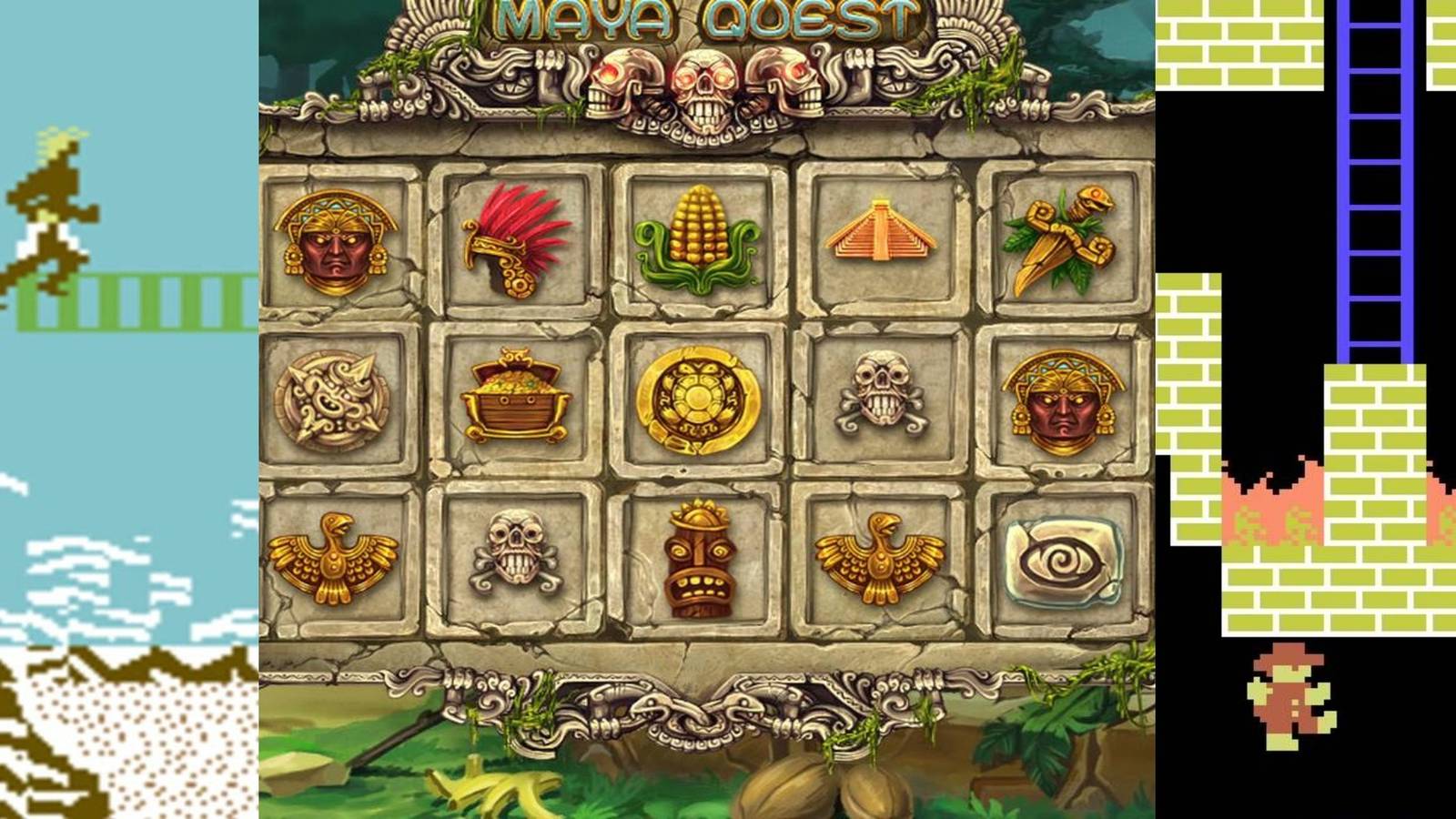Select the golden coin medallion symbol

click(699, 398)
